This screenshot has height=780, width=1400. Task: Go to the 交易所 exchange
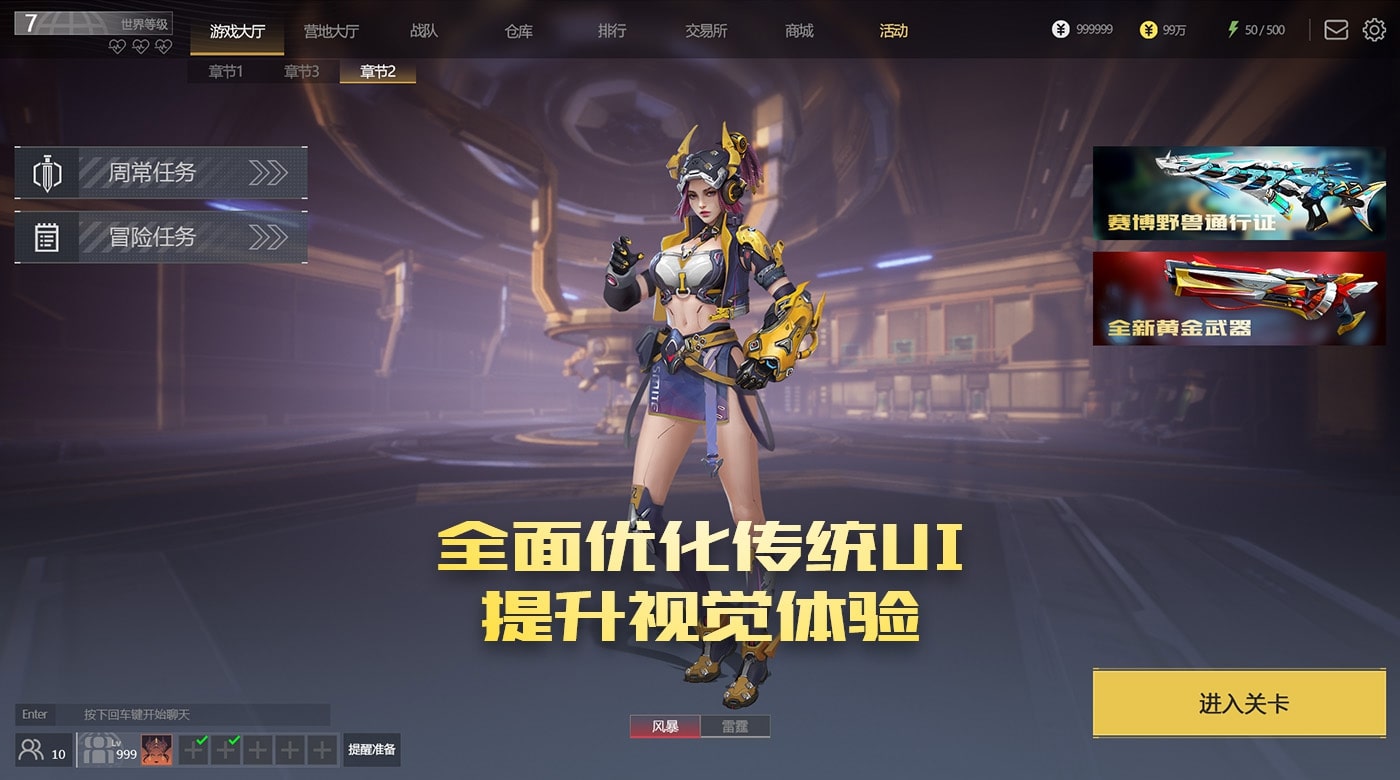click(x=706, y=31)
